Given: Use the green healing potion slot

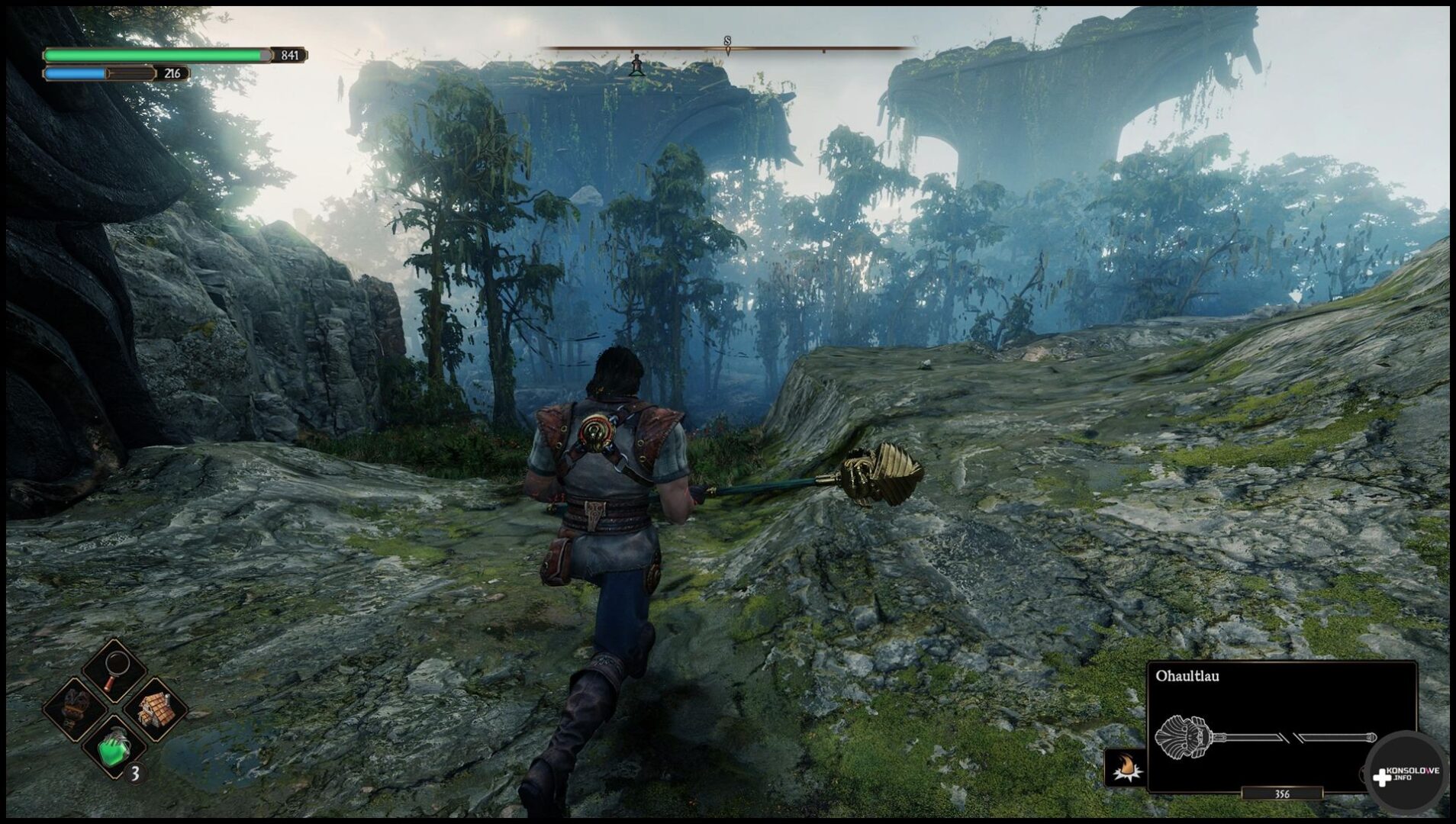Looking at the screenshot, I should point(114,747).
